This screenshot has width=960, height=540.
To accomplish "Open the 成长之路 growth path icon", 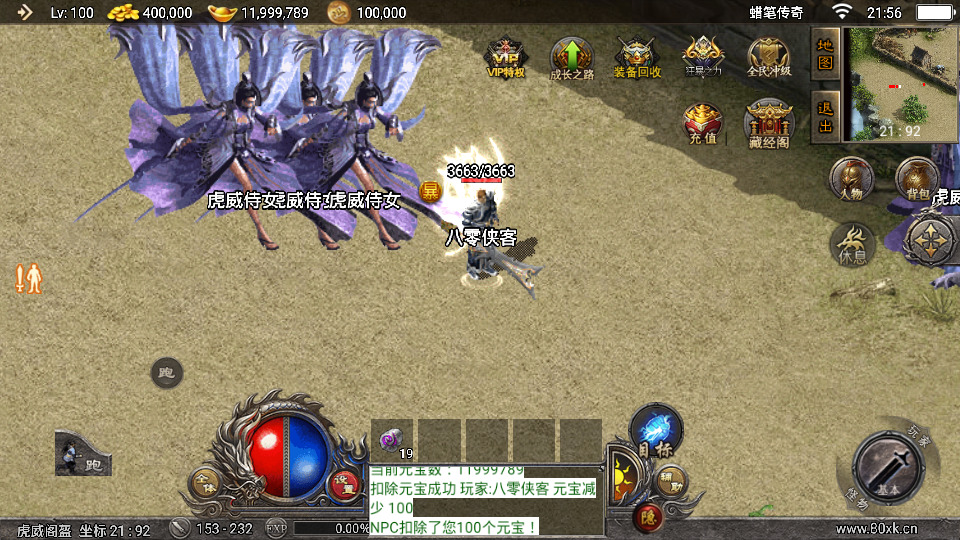I will coord(572,57).
